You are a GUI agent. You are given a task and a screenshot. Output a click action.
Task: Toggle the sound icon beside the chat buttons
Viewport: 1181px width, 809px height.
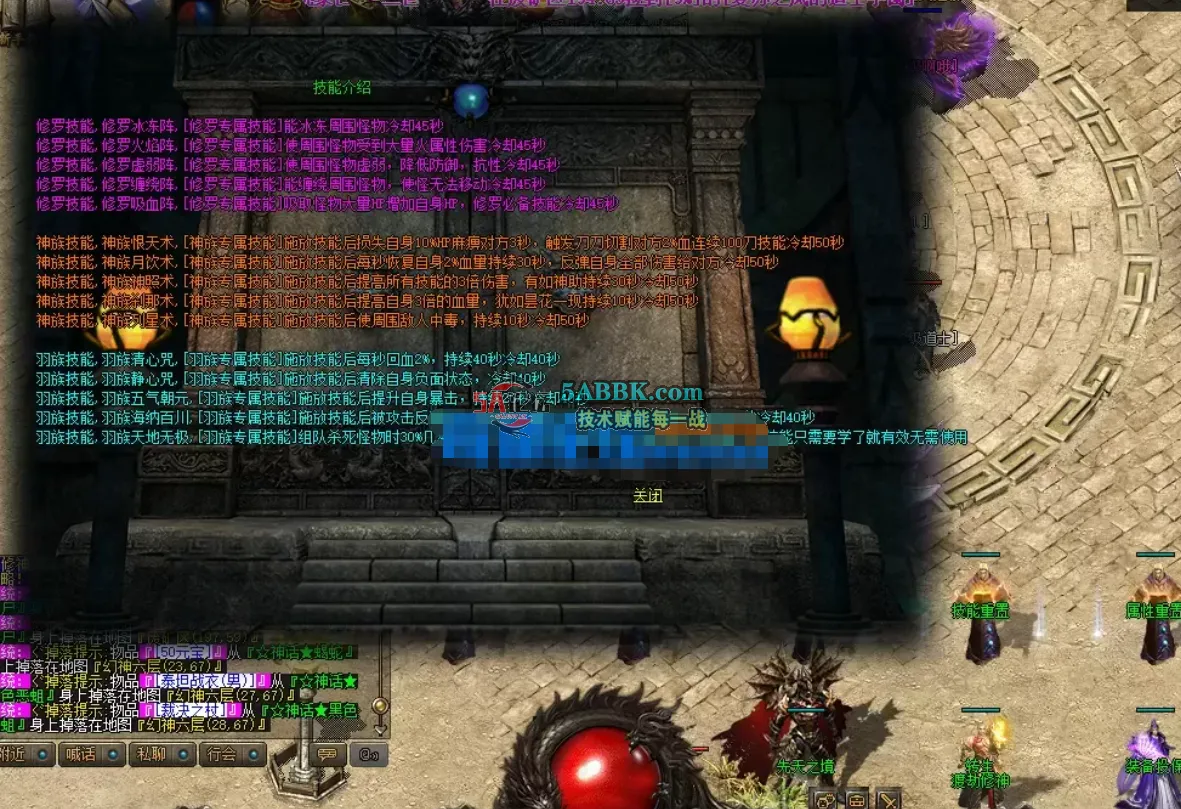click(368, 754)
